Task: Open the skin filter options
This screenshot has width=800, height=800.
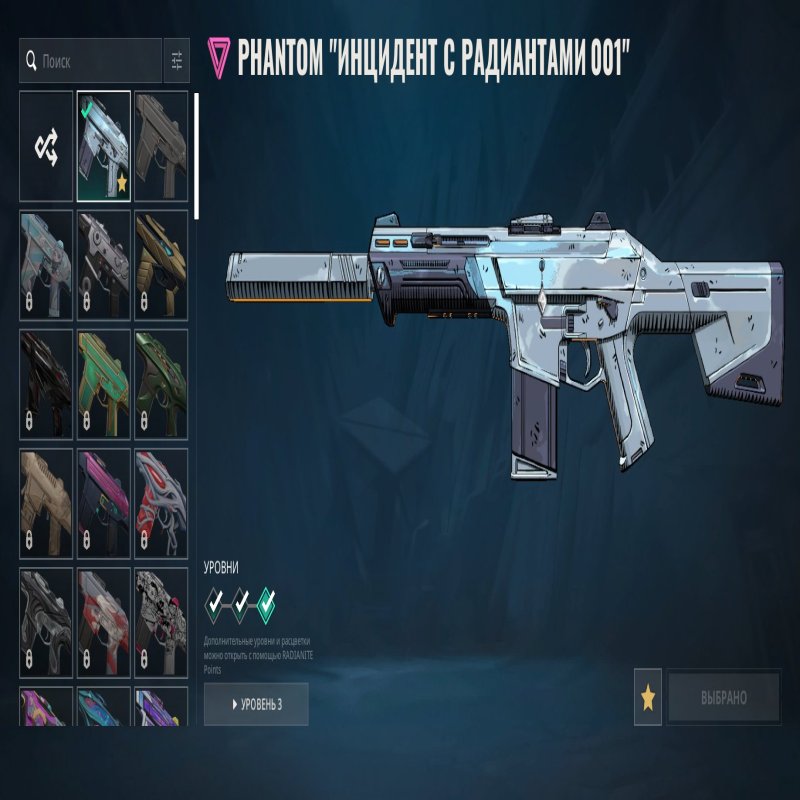Action: (x=177, y=61)
